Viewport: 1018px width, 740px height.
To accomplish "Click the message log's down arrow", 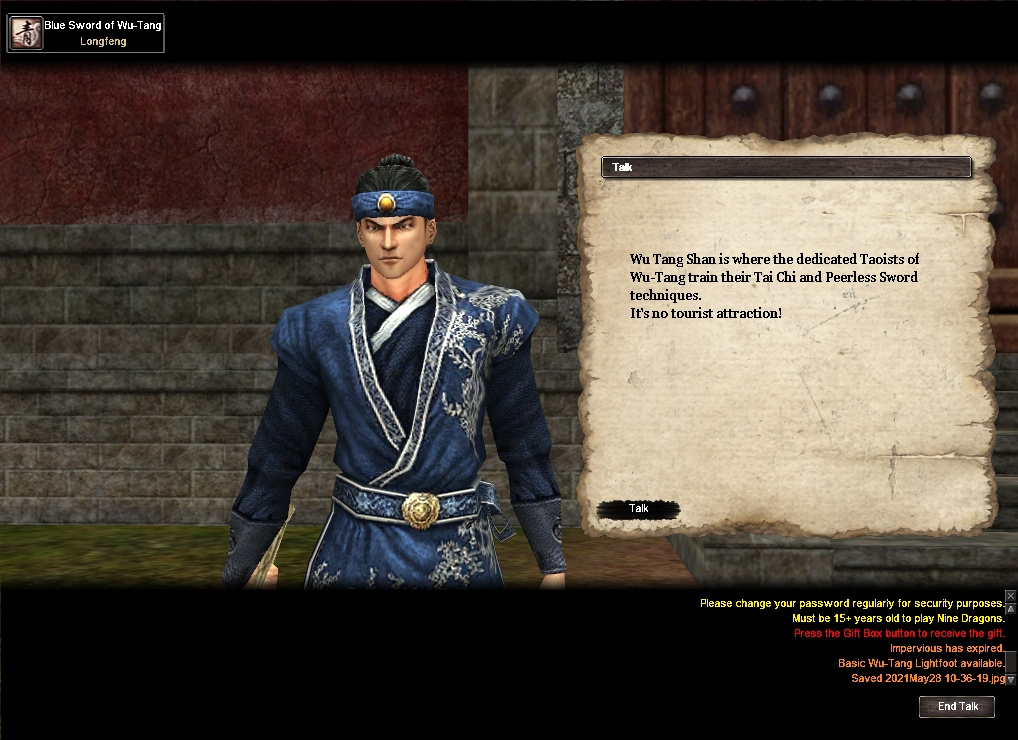I will pos(1011,678).
